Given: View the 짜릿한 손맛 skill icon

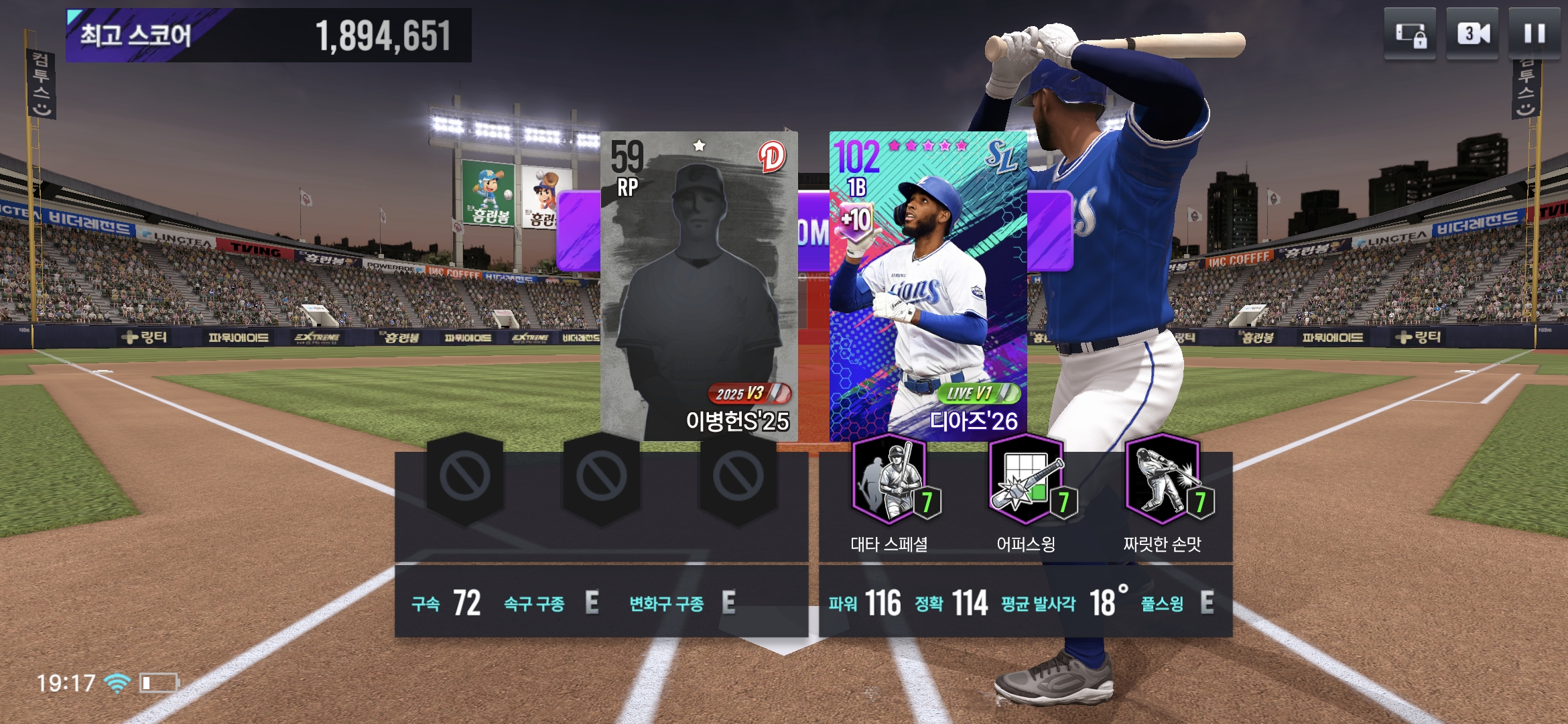Looking at the screenshot, I should 1163,480.
